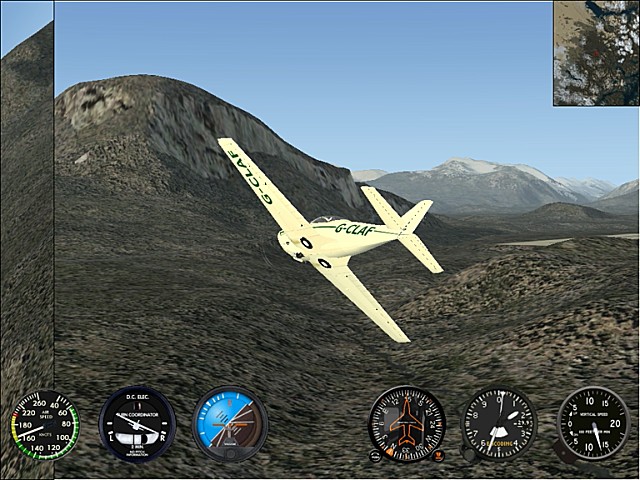Select the heading indicator with orange plane
The height and width of the screenshot is (480, 640).
(x=406, y=424)
